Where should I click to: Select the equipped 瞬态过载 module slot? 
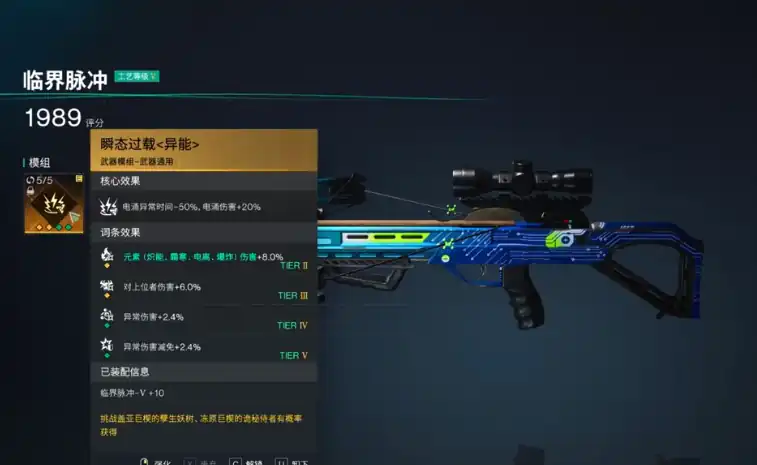[x=55, y=203]
